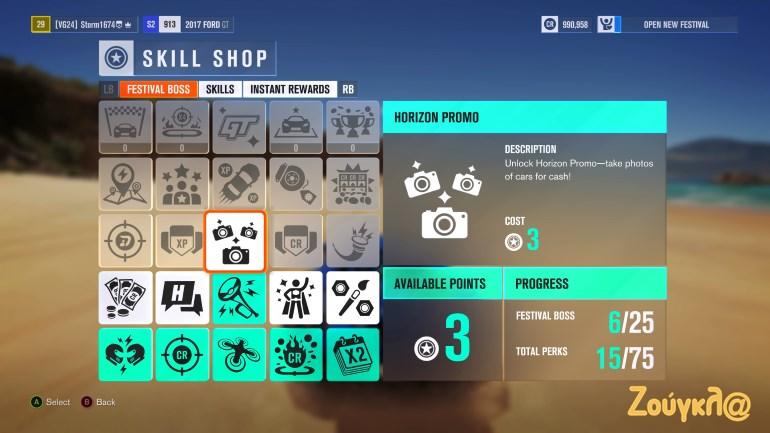The width and height of the screenshot is (770, 433).
Task: Select the H speech bubble perk
Action: [x=183, y=297]
